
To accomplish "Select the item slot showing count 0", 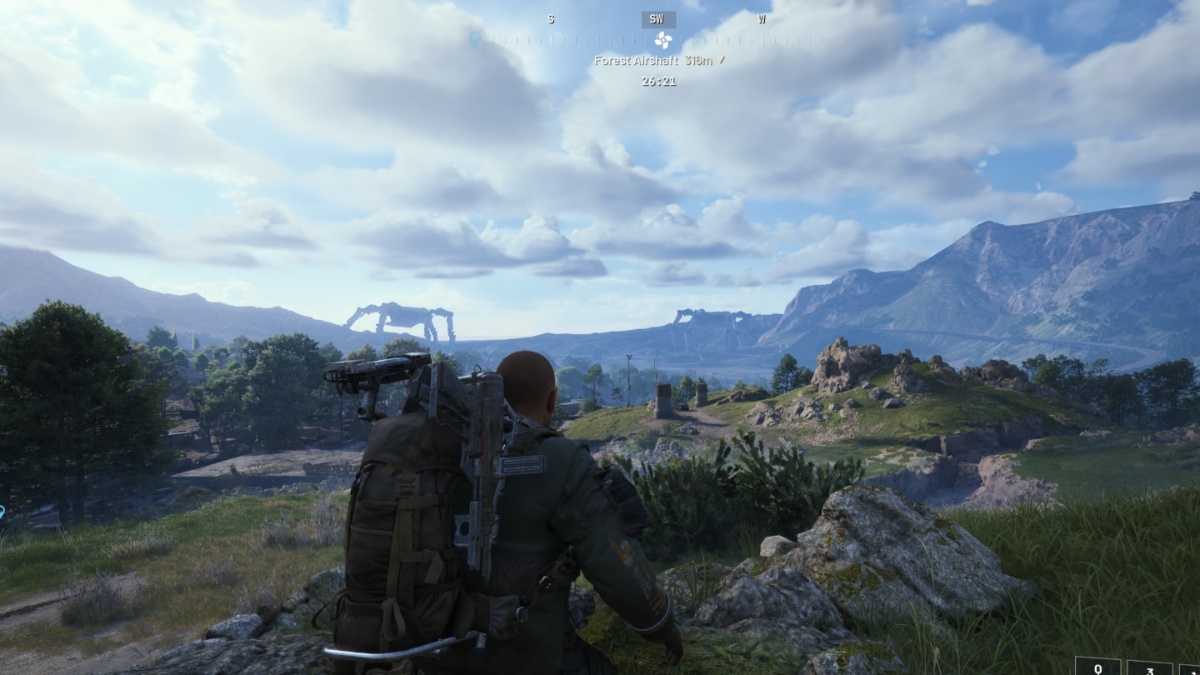I will [1097, 667].
